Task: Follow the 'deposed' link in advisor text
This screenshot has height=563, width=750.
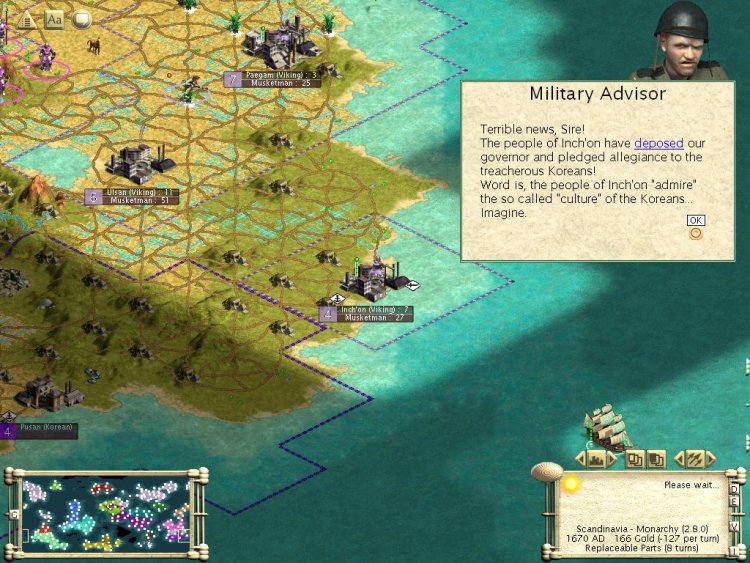Action: tap(658, 144)
